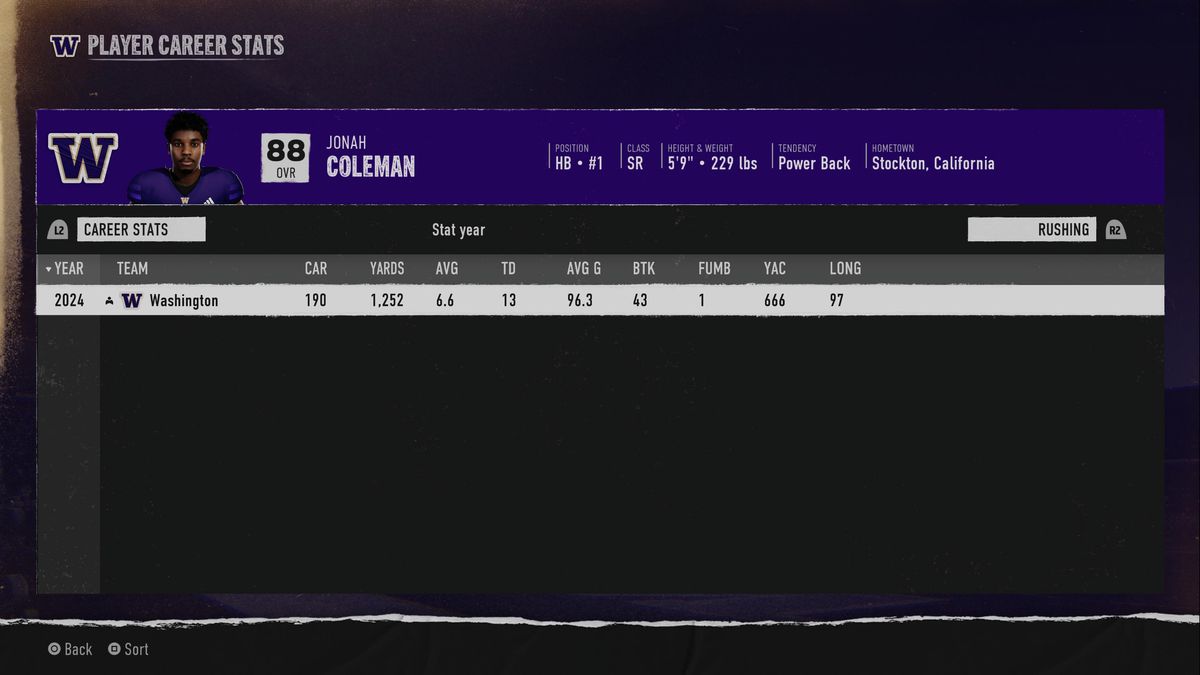
Task: Sort by the AVG column header
Action: (447, 268)
